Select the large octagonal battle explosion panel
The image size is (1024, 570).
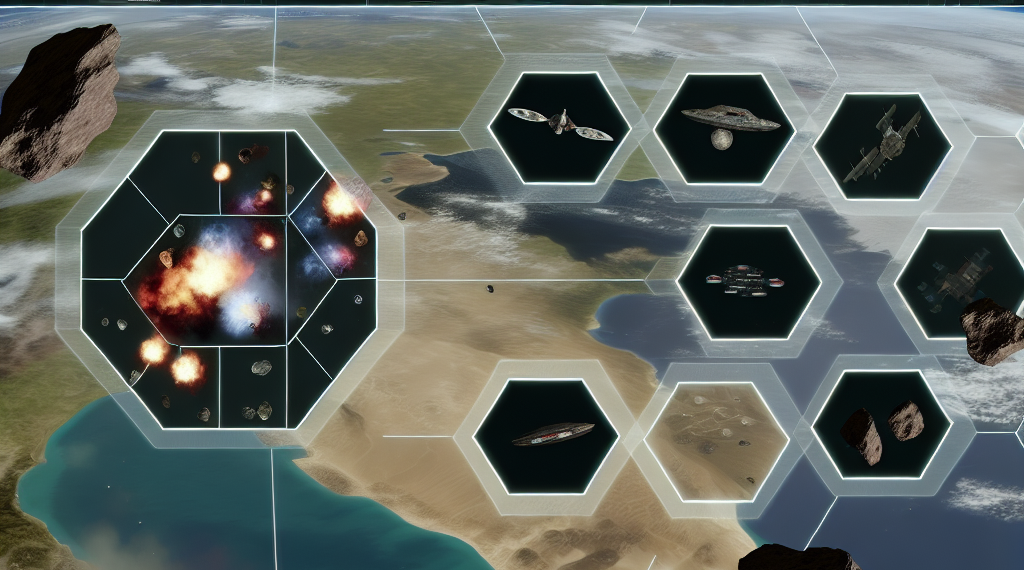click(x=228, y=277)
